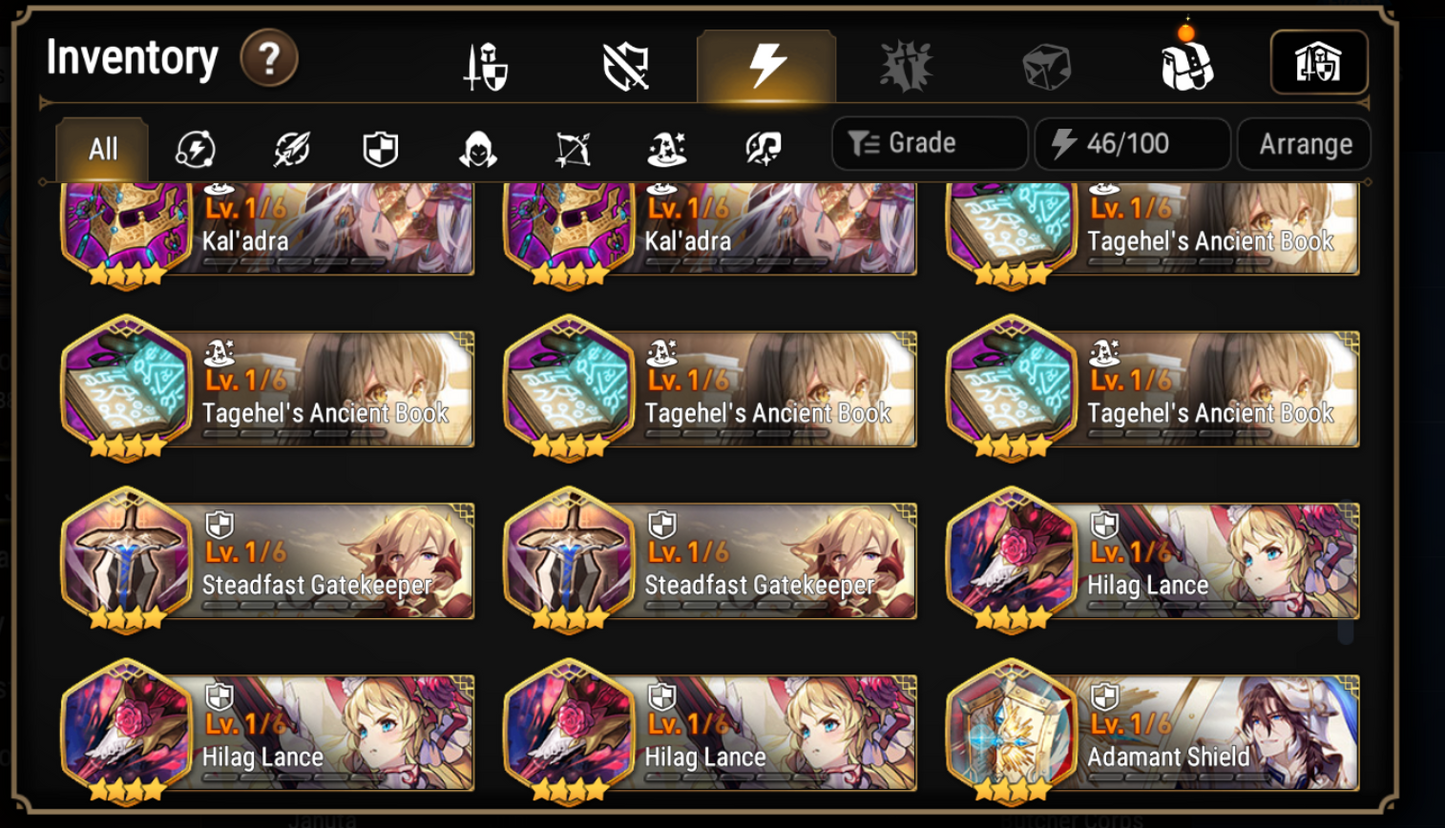Check the 46/100 artifact capacity indicator
The image size is (1445, 828).
(x=1131, y=142)
